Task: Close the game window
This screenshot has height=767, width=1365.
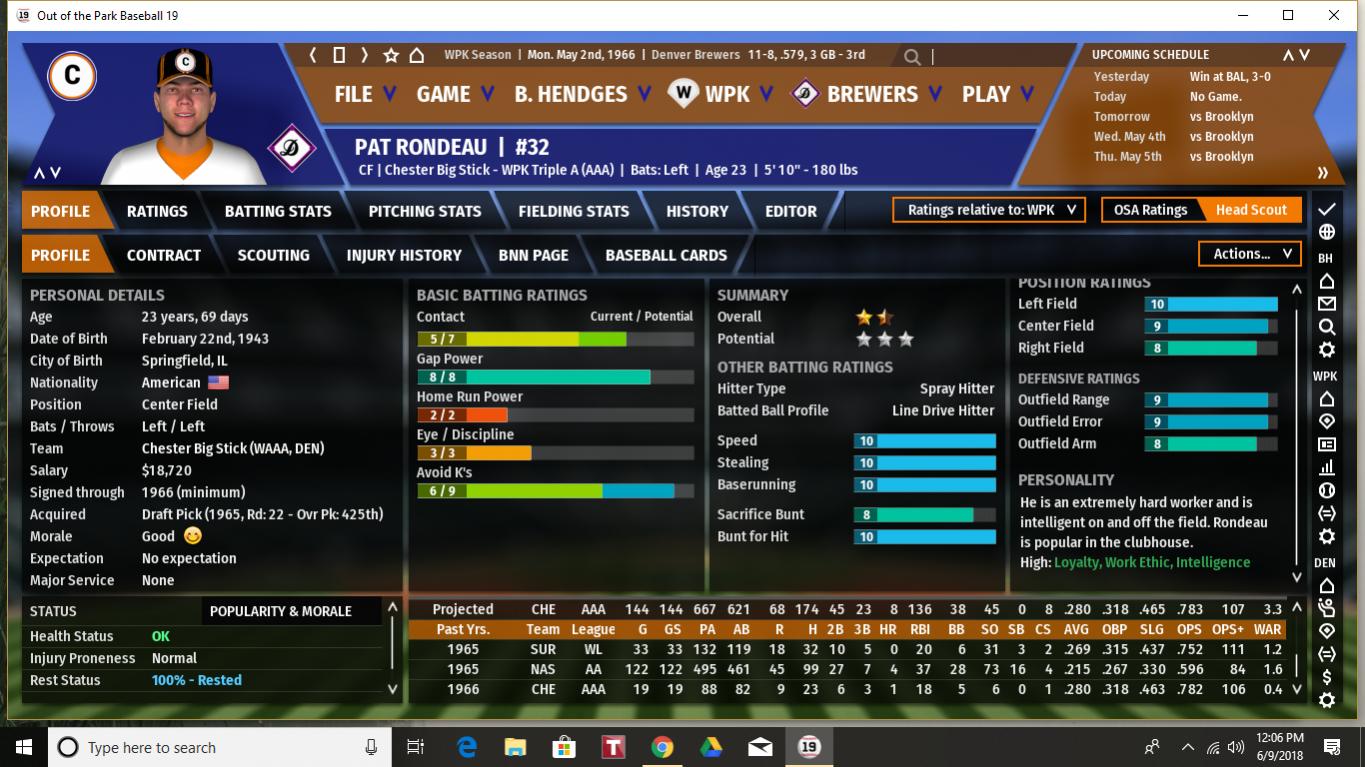Action: 1333,15
